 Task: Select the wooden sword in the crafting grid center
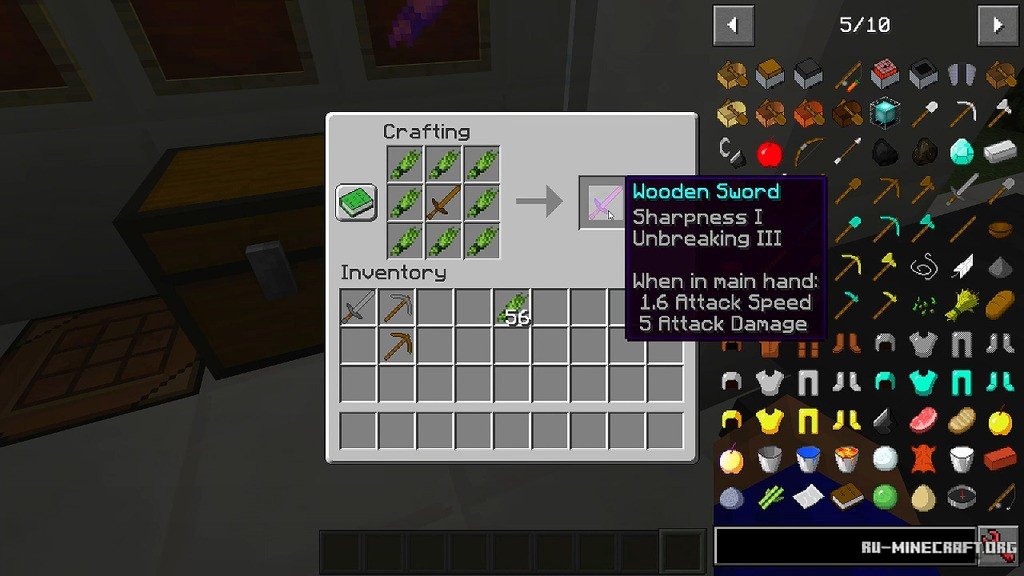442,203
